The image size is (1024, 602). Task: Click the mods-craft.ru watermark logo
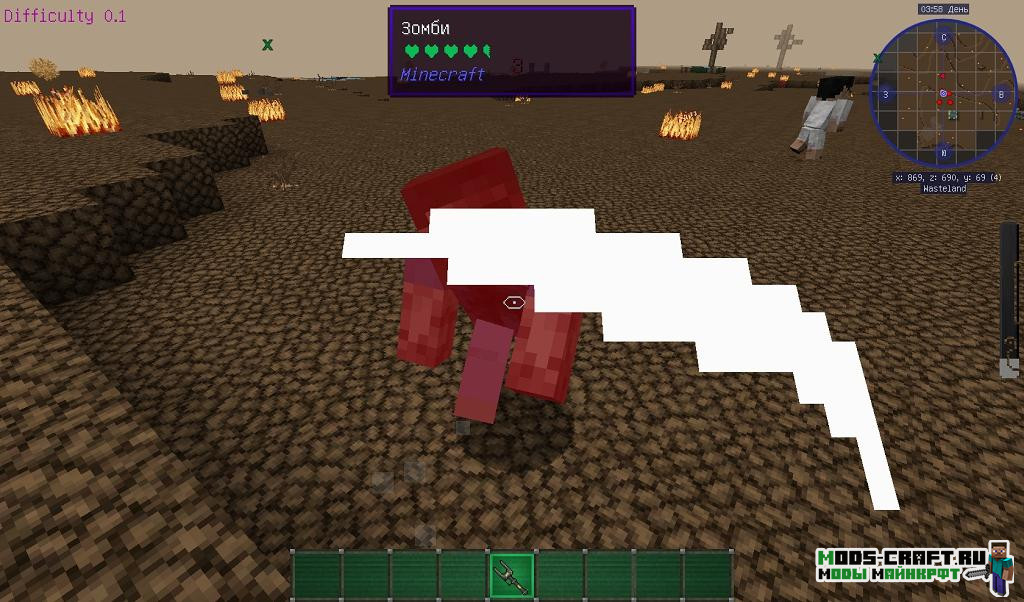pyautogui.click(x=914, y=566)
